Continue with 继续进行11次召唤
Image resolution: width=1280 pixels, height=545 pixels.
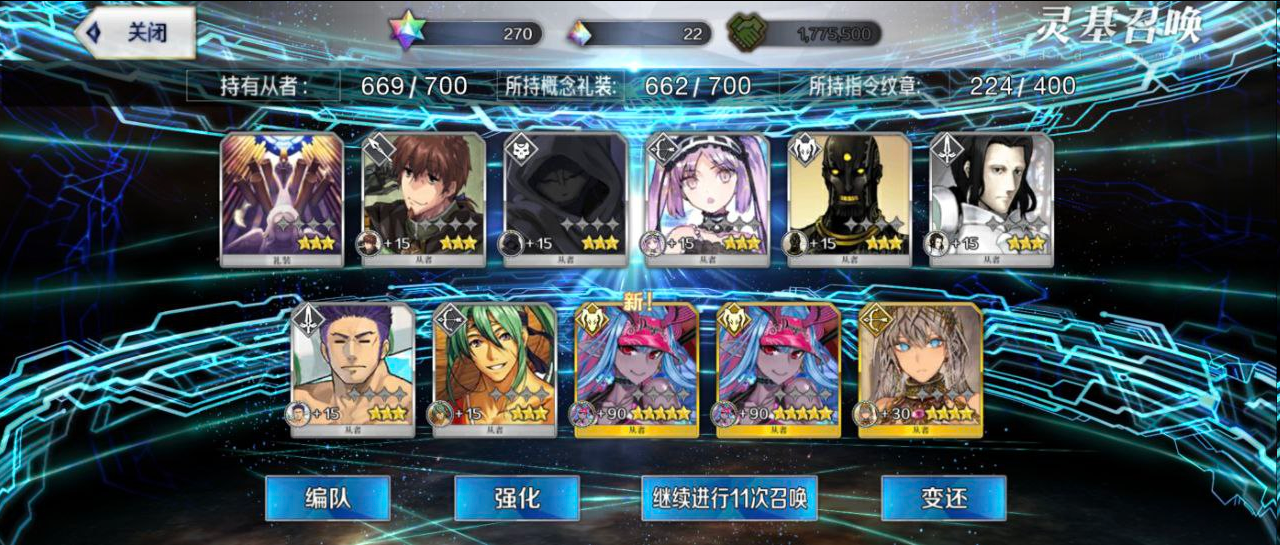(729, 498)
